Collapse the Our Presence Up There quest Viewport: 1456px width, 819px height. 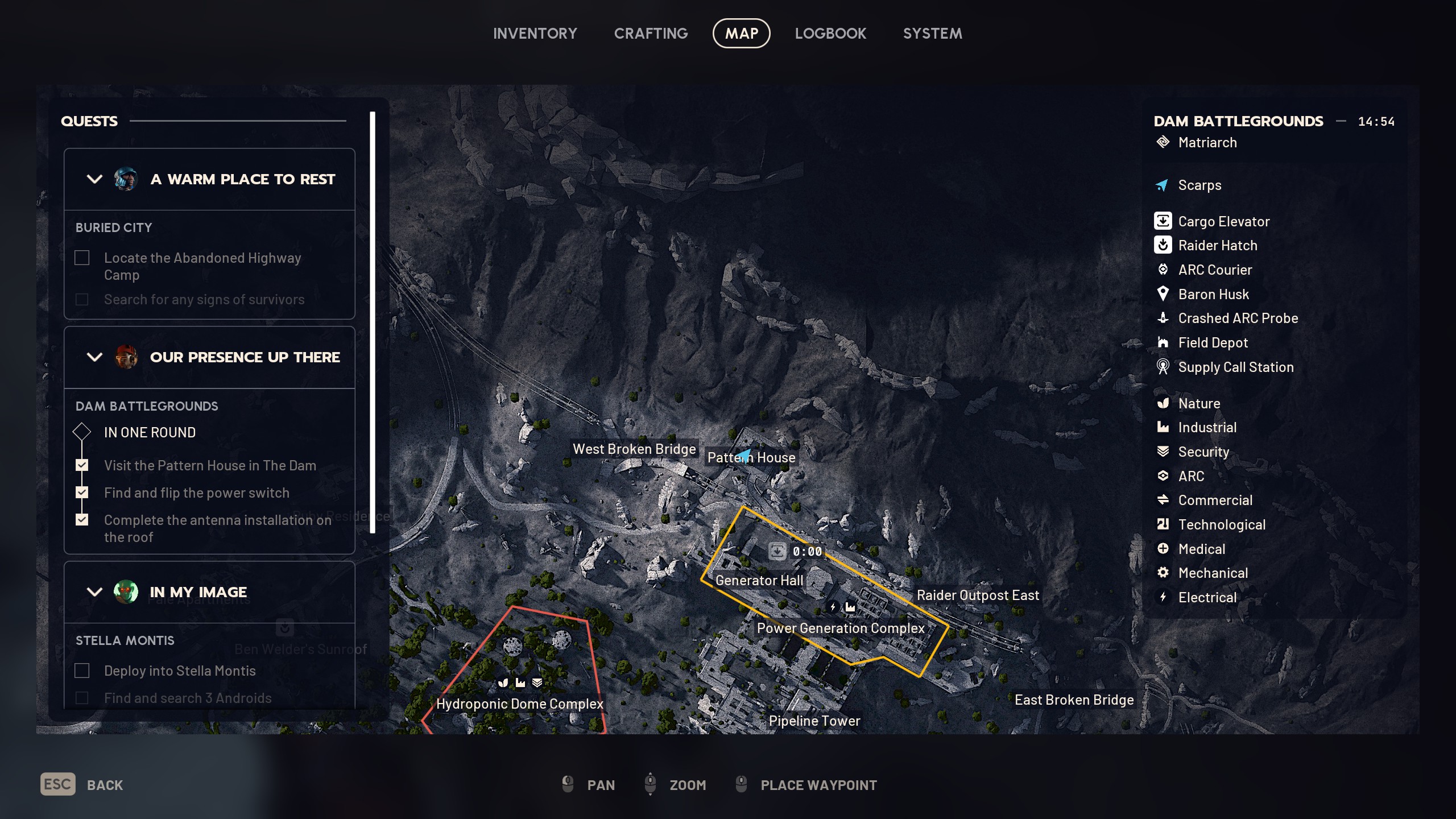click(x=94, y=357)
